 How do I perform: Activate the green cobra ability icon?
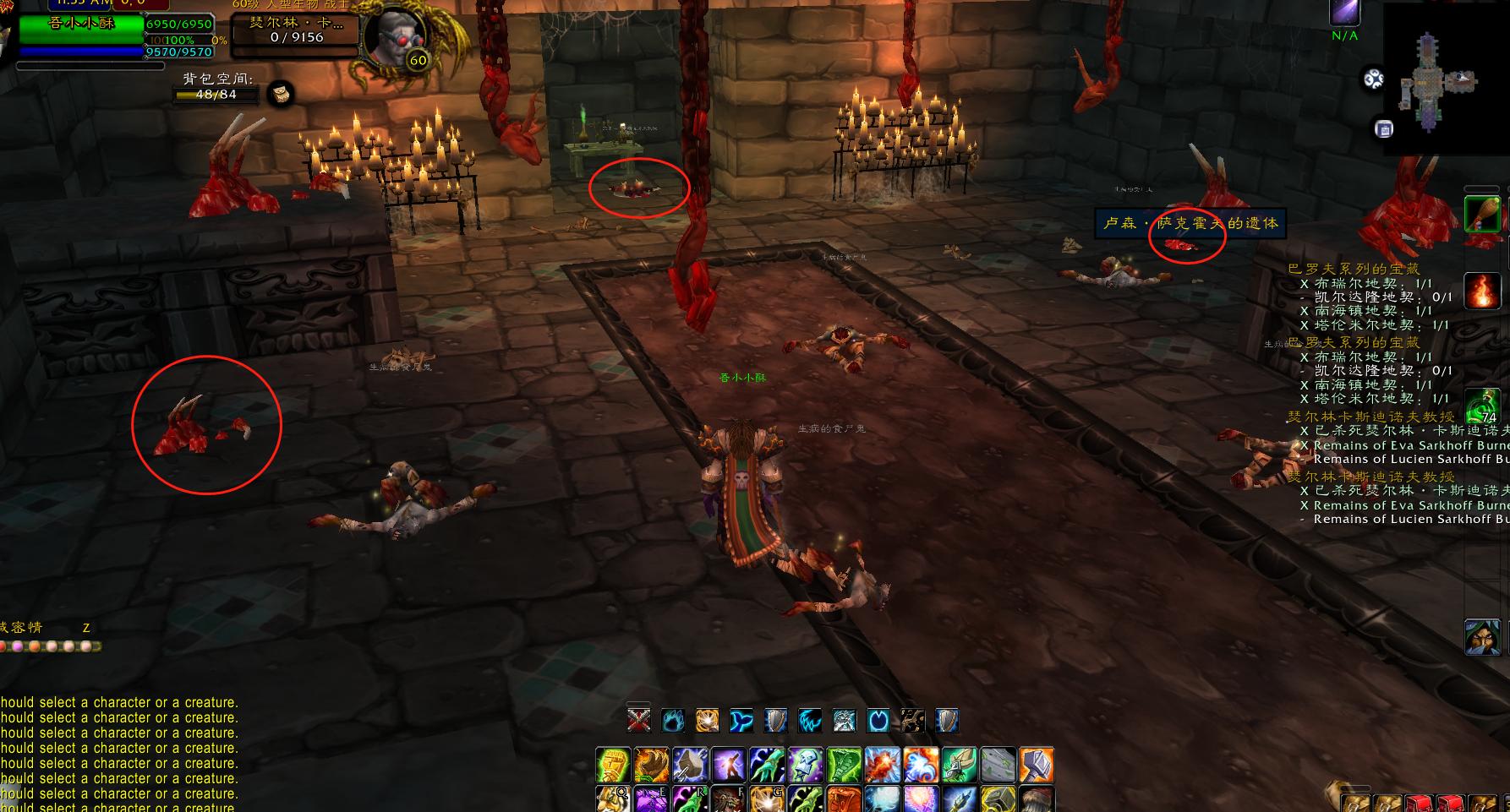coord(844,765)
